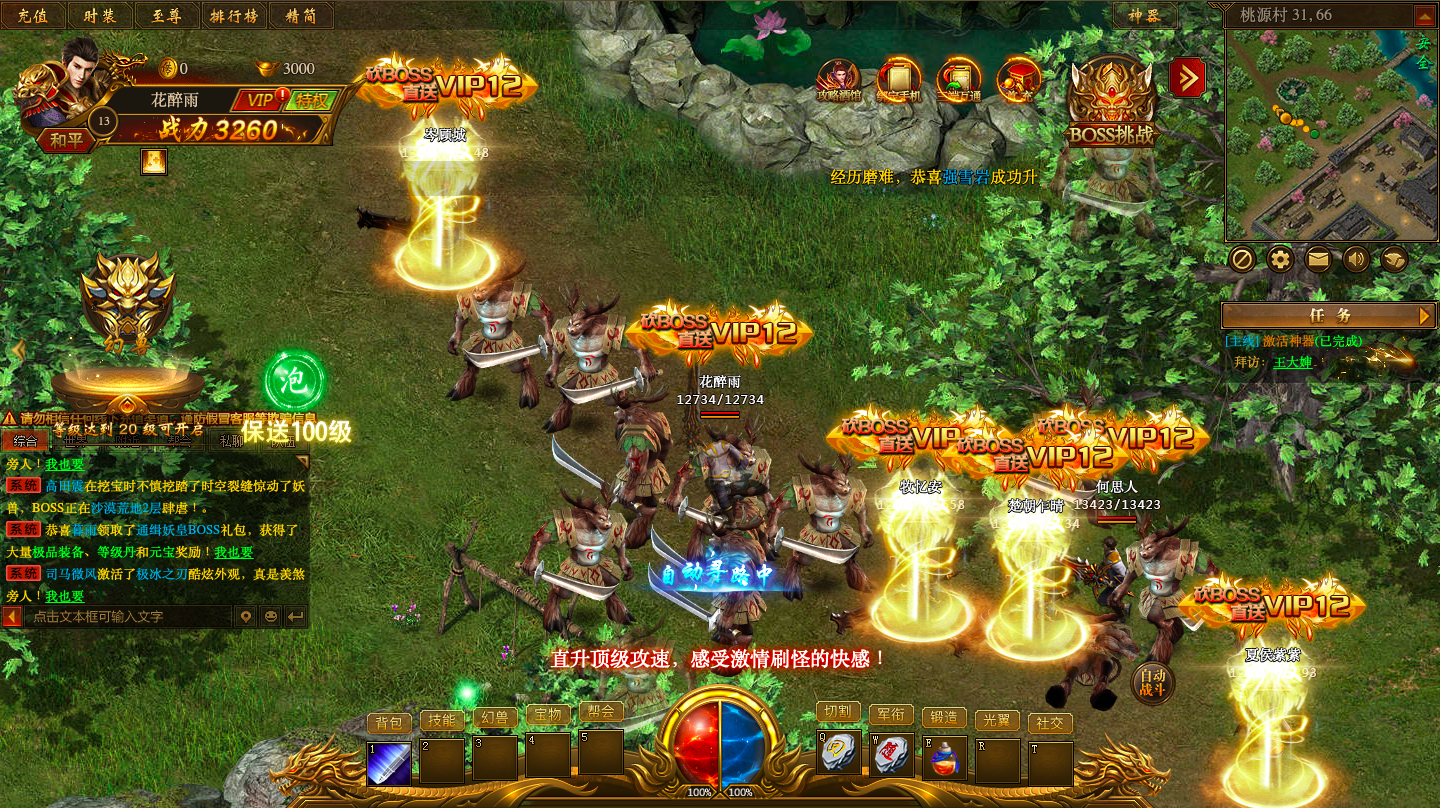Screen dimensions: 1440x808
Task: Activate the sword skill in slot 1
Action: click(x=389, y=762)
